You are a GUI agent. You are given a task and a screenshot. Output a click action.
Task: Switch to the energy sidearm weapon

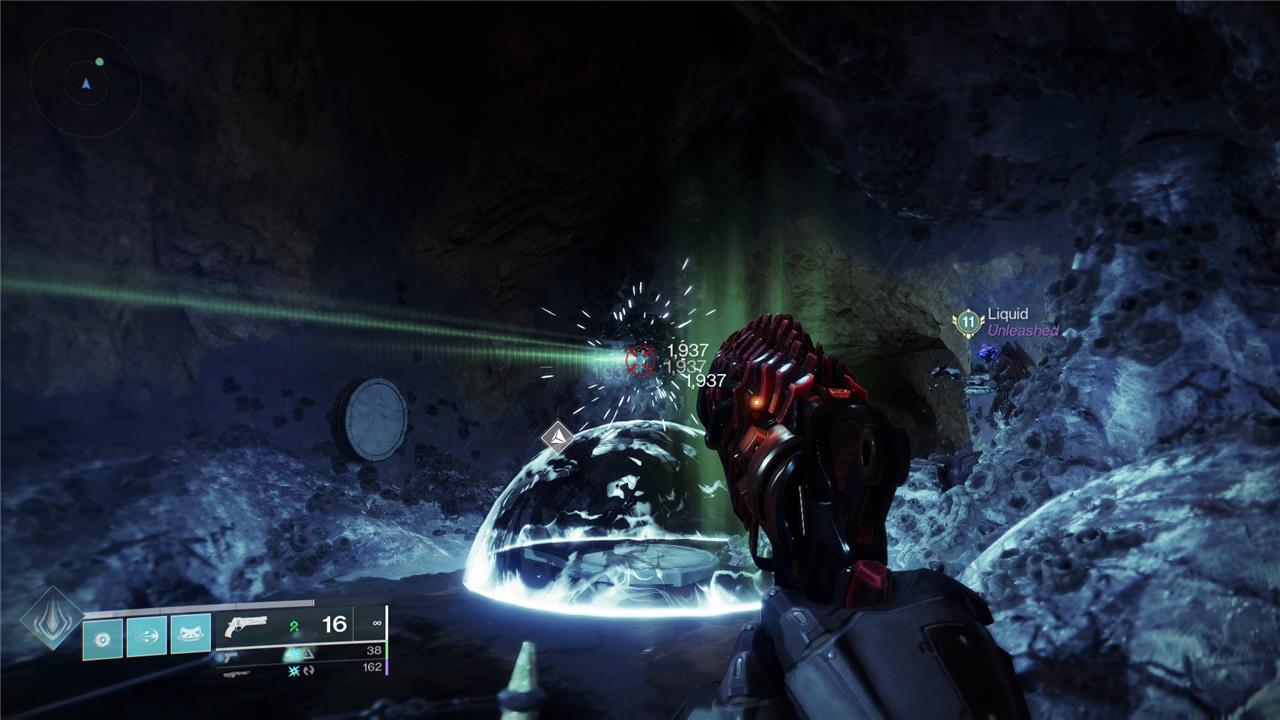pyautogui.click(x=230, y=656)
